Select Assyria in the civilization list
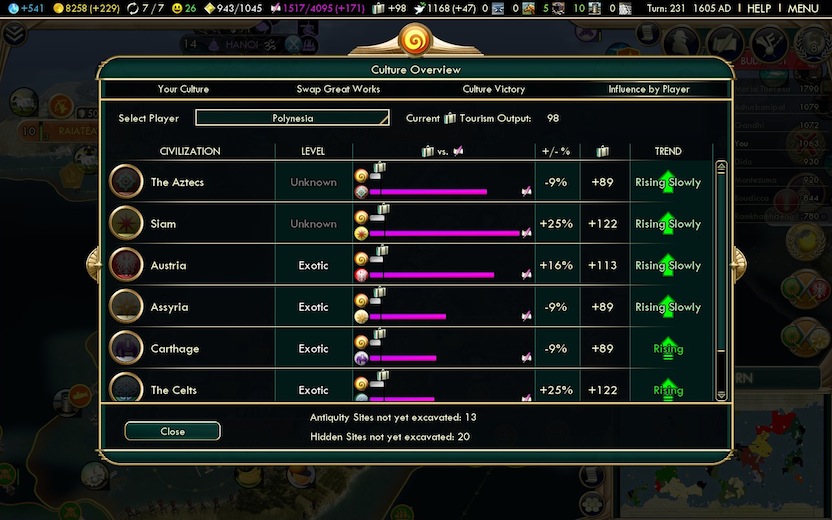 coord(169,307)
